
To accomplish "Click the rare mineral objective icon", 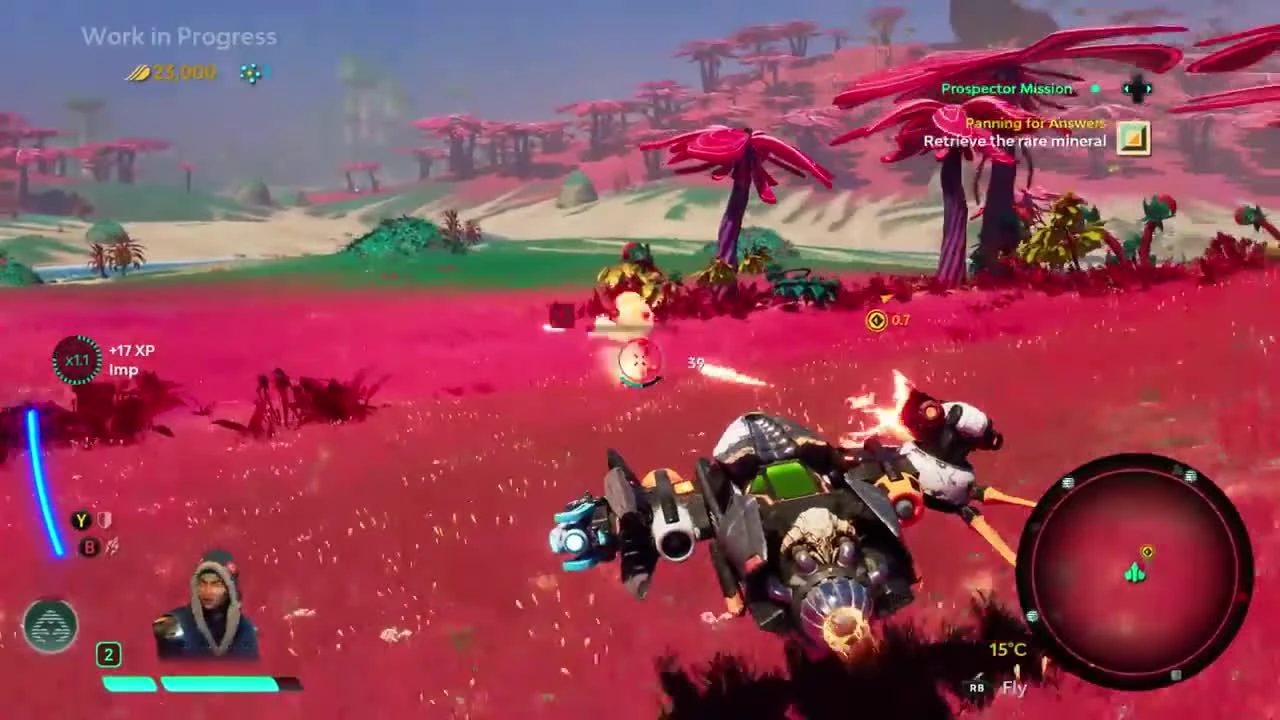I will (x=1133, y=137).
